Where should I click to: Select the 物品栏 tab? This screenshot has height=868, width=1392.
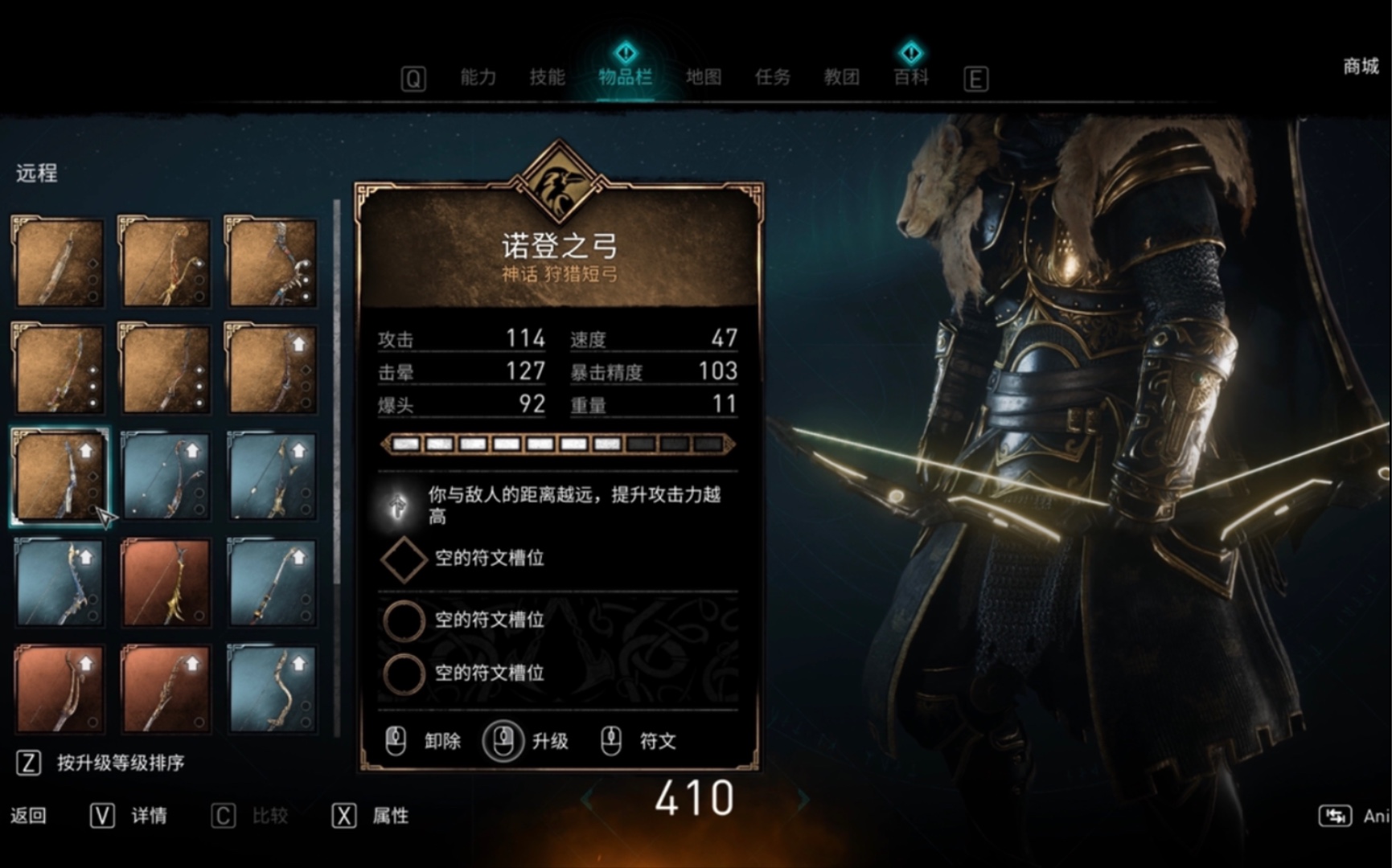(625, 77)
